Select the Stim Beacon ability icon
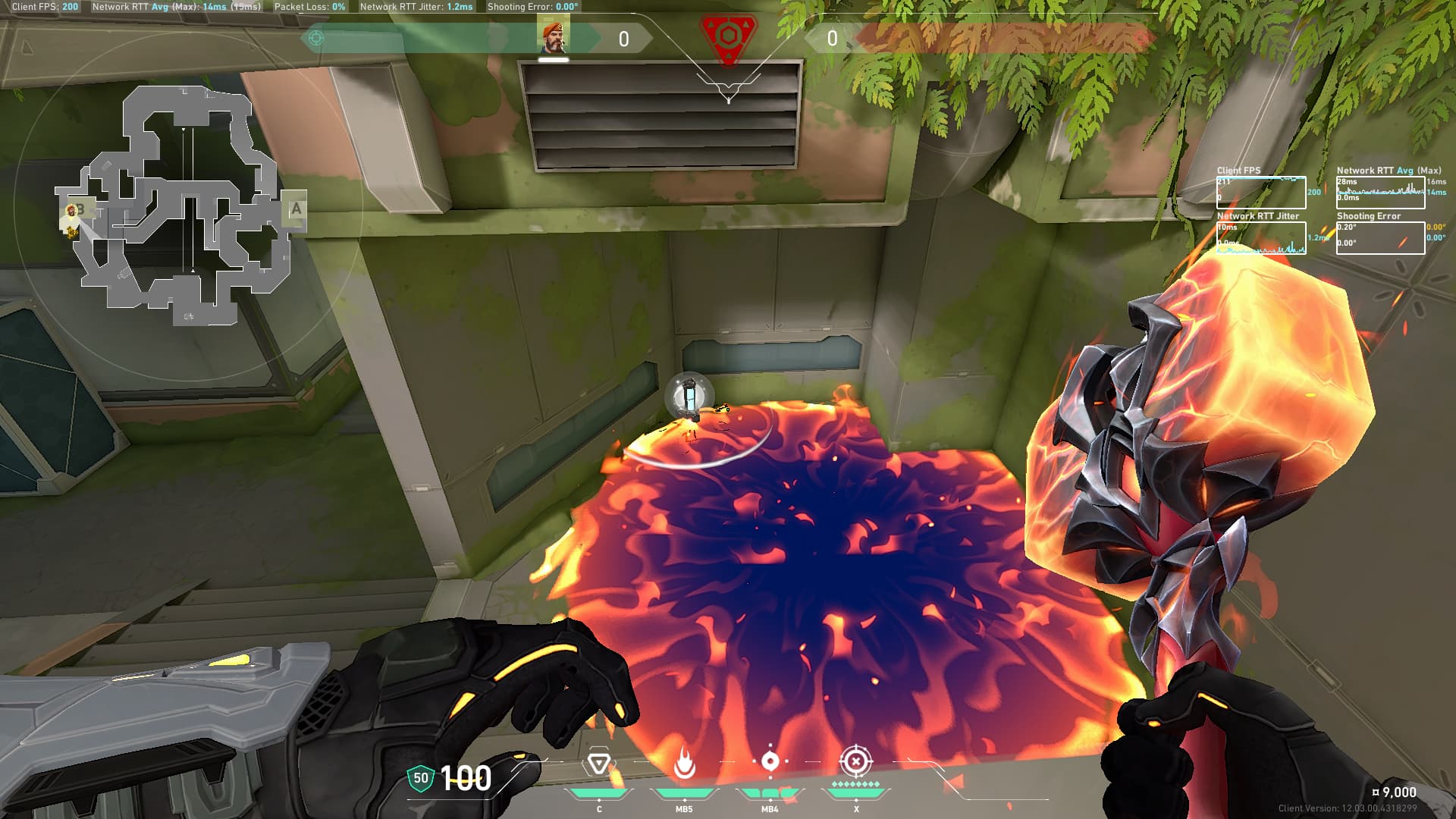This screenshot has width=1456, height=819. click(598, 763)
